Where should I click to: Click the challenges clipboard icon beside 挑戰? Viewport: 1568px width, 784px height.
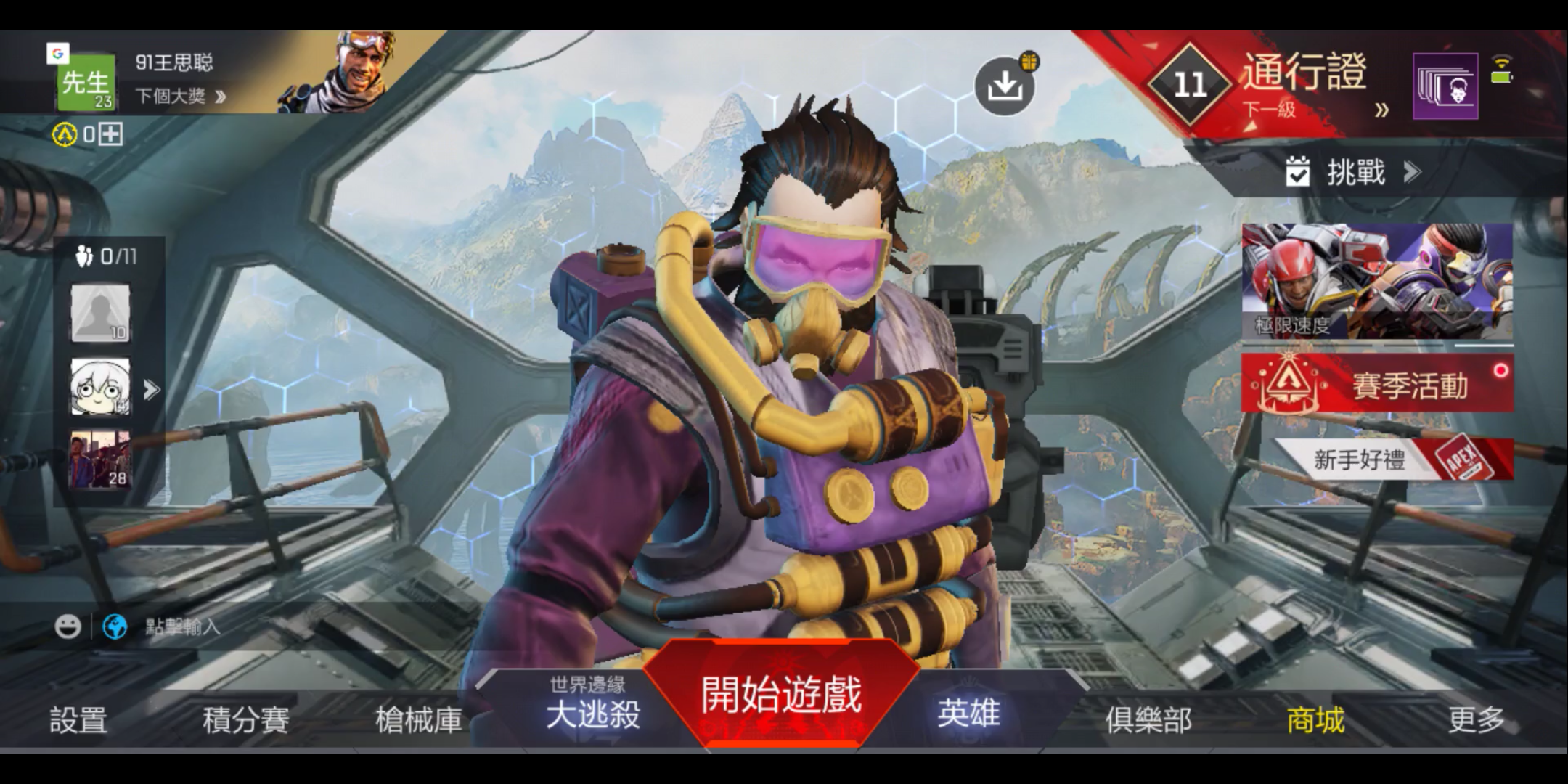point(1298,173)
